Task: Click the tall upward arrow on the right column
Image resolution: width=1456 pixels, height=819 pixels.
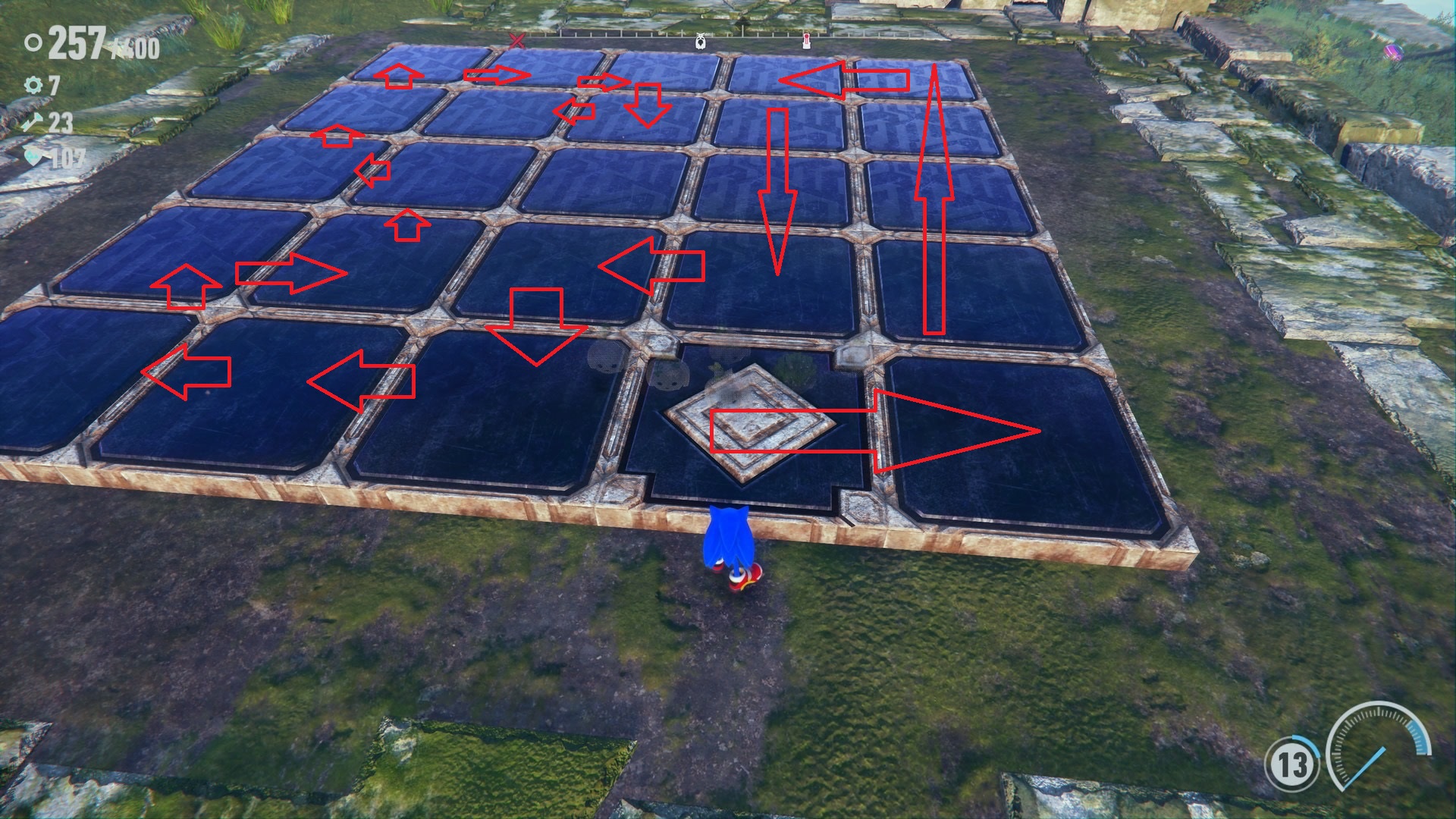Action: [x=933, y=197]
